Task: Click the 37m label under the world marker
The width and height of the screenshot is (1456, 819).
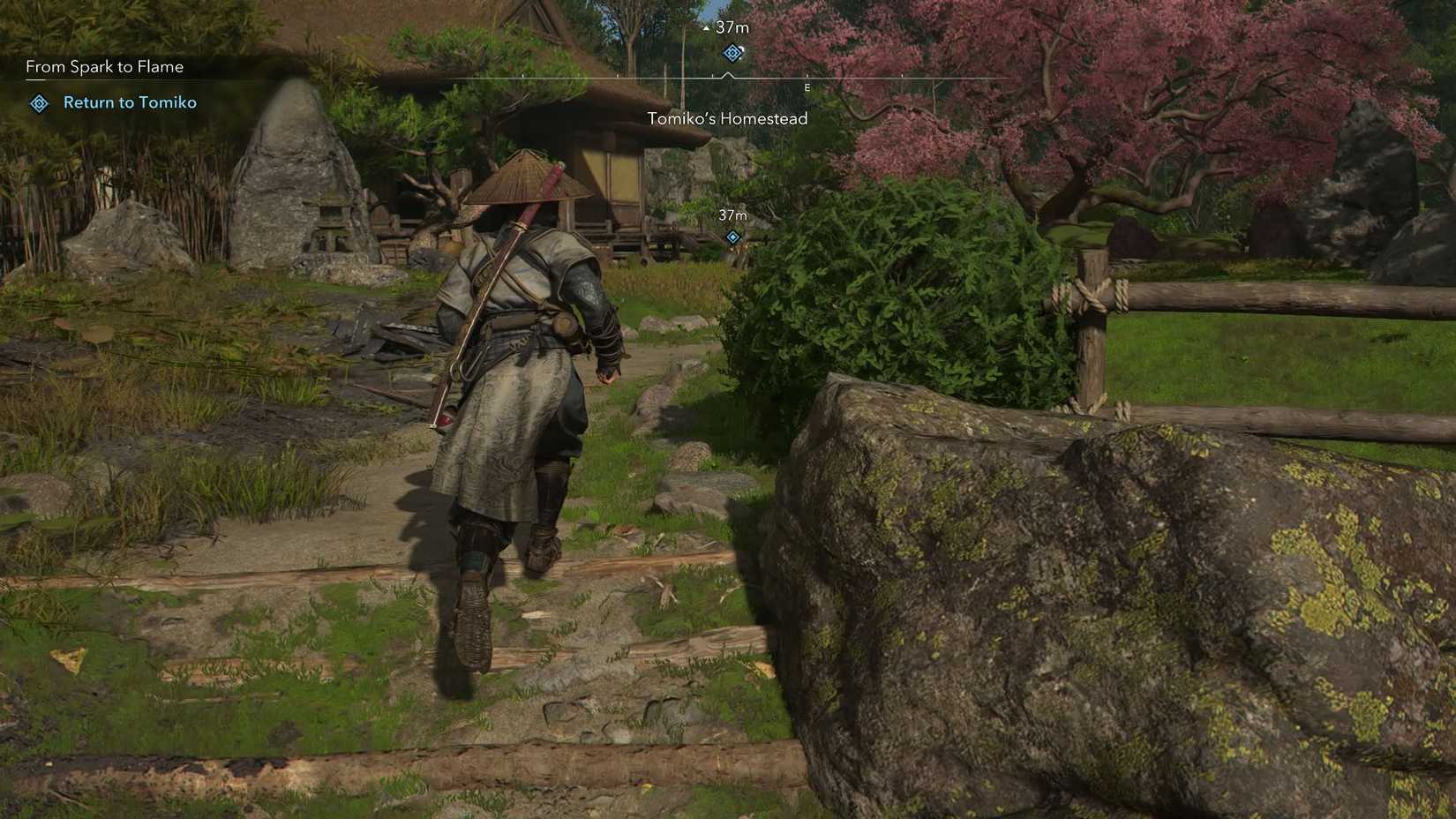Action: click(x=732, y=214)
